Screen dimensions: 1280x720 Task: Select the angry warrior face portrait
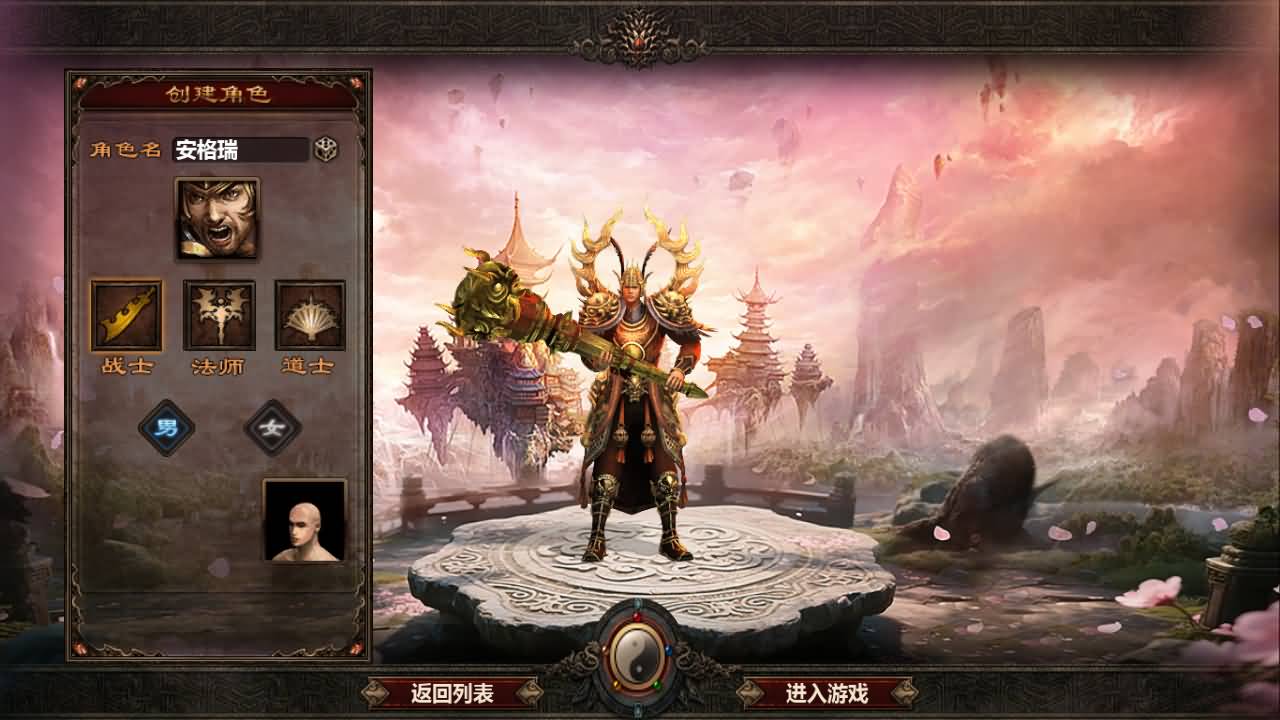click(x=216, y=219)
